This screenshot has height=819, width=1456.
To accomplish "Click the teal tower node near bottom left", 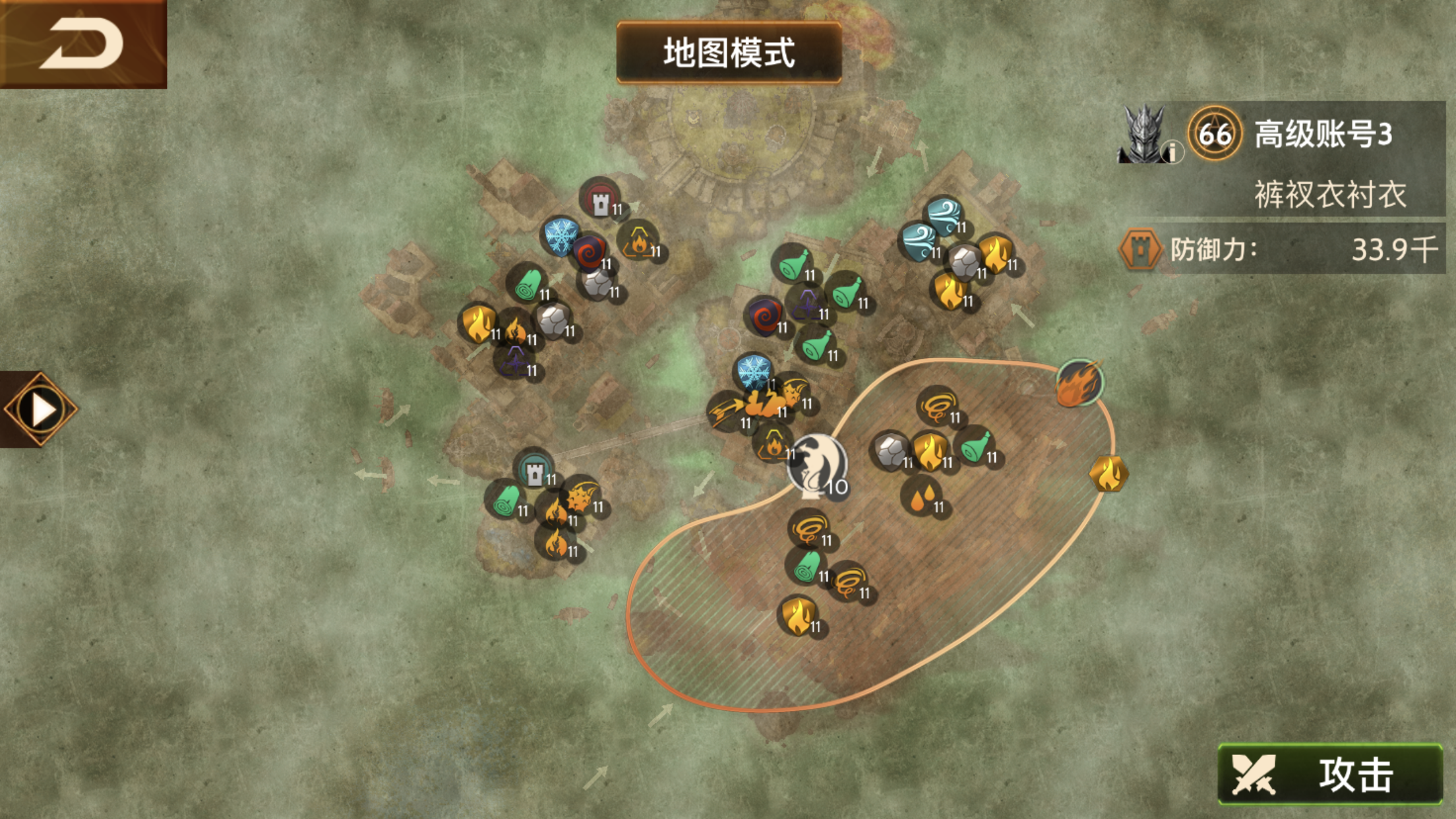I will (534, 471).
